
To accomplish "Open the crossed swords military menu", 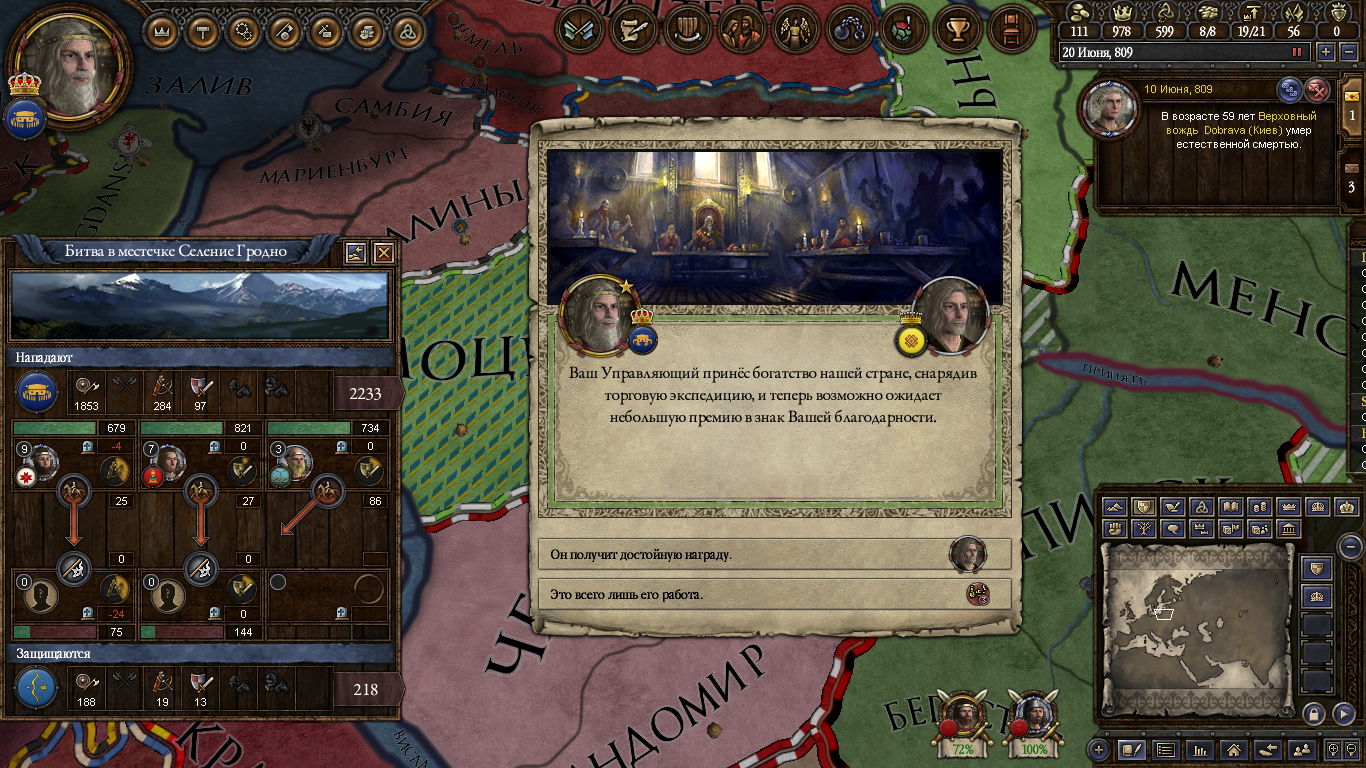I will point(580,29).
